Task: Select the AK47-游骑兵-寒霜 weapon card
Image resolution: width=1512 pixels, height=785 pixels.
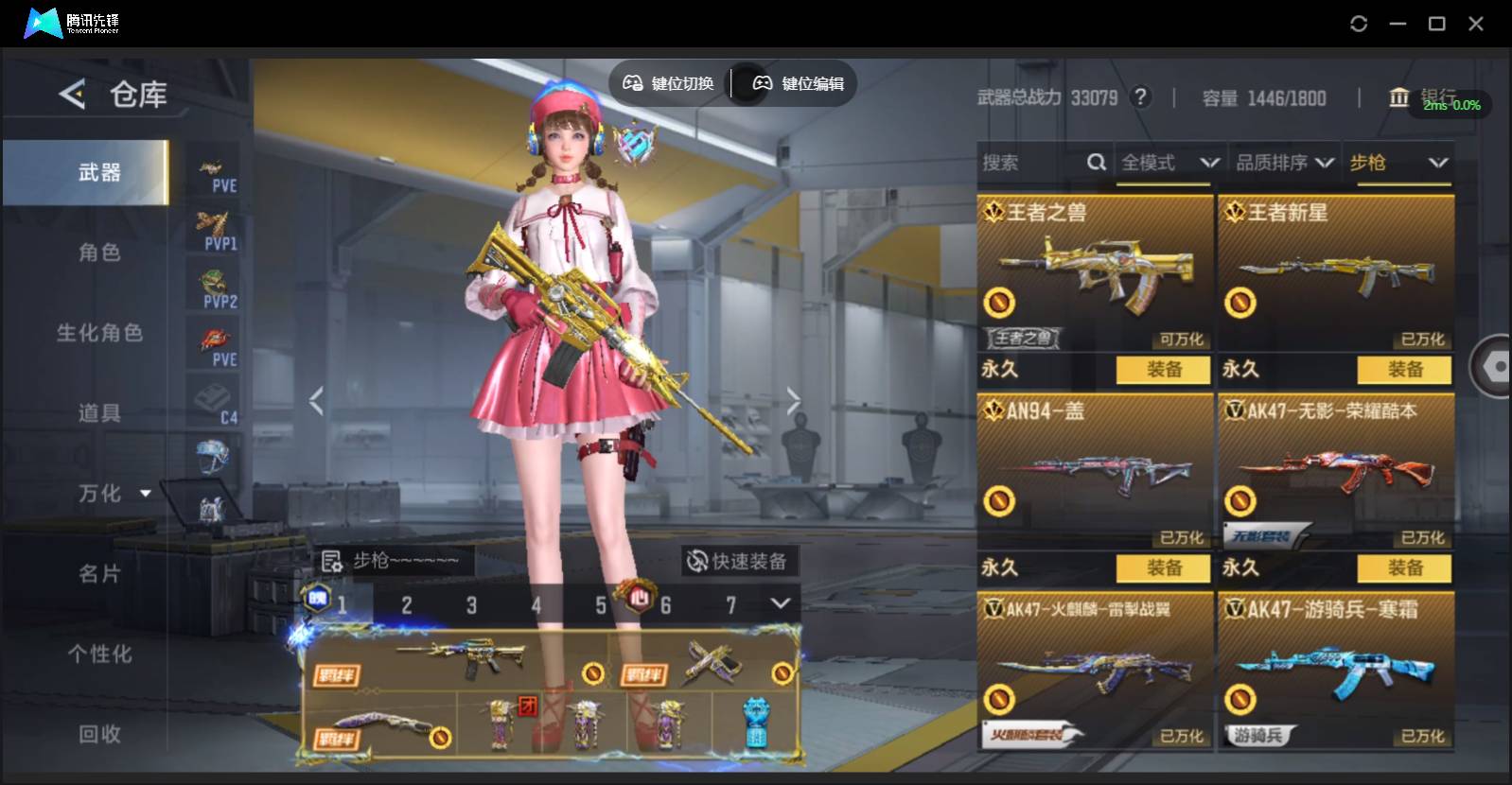Action: [x=1335, y=670]
